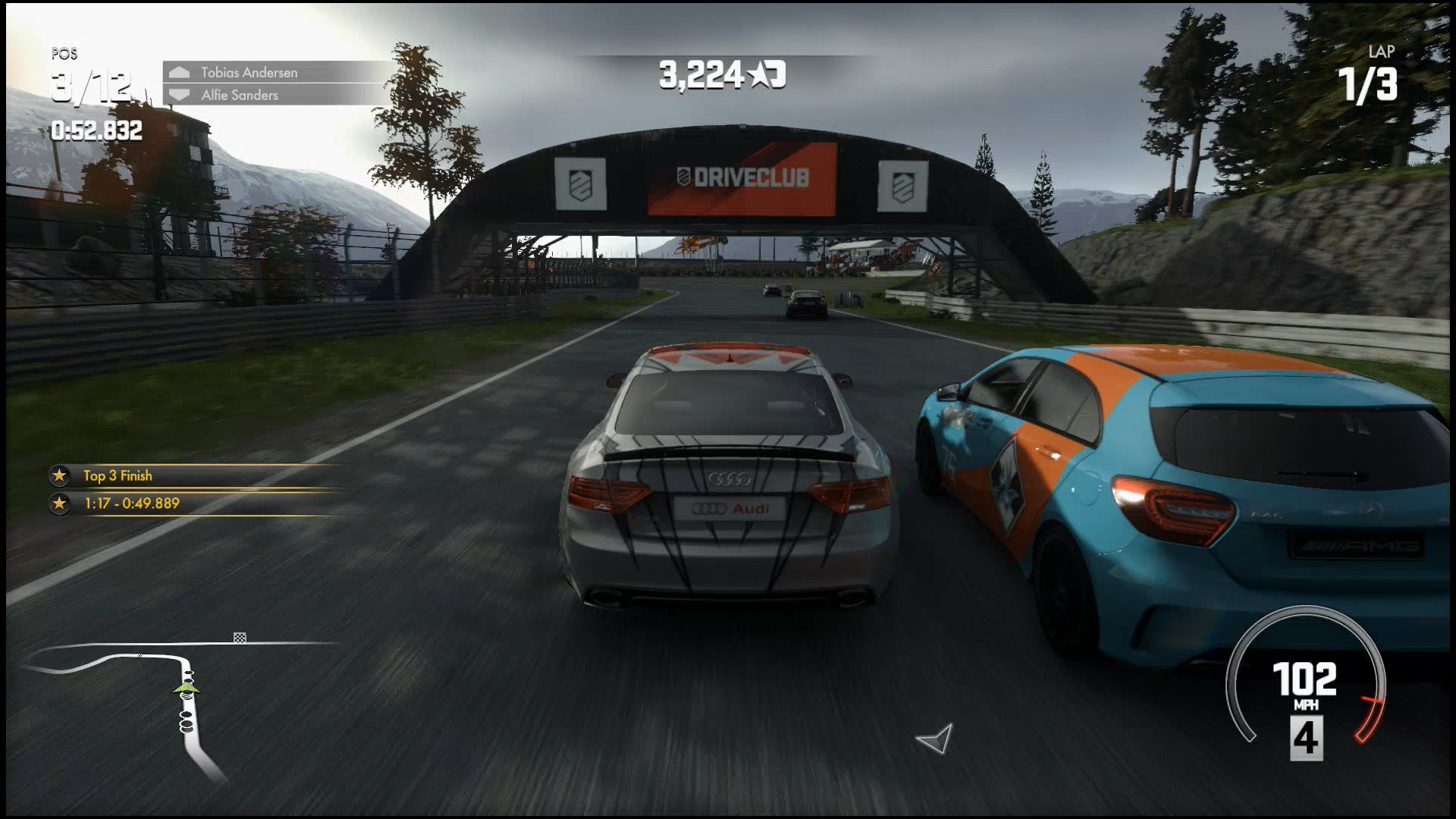Viewport: 1456px width, 819px height.
Task: Click the checkered finish flag on minimap
Action: point(240,638)
